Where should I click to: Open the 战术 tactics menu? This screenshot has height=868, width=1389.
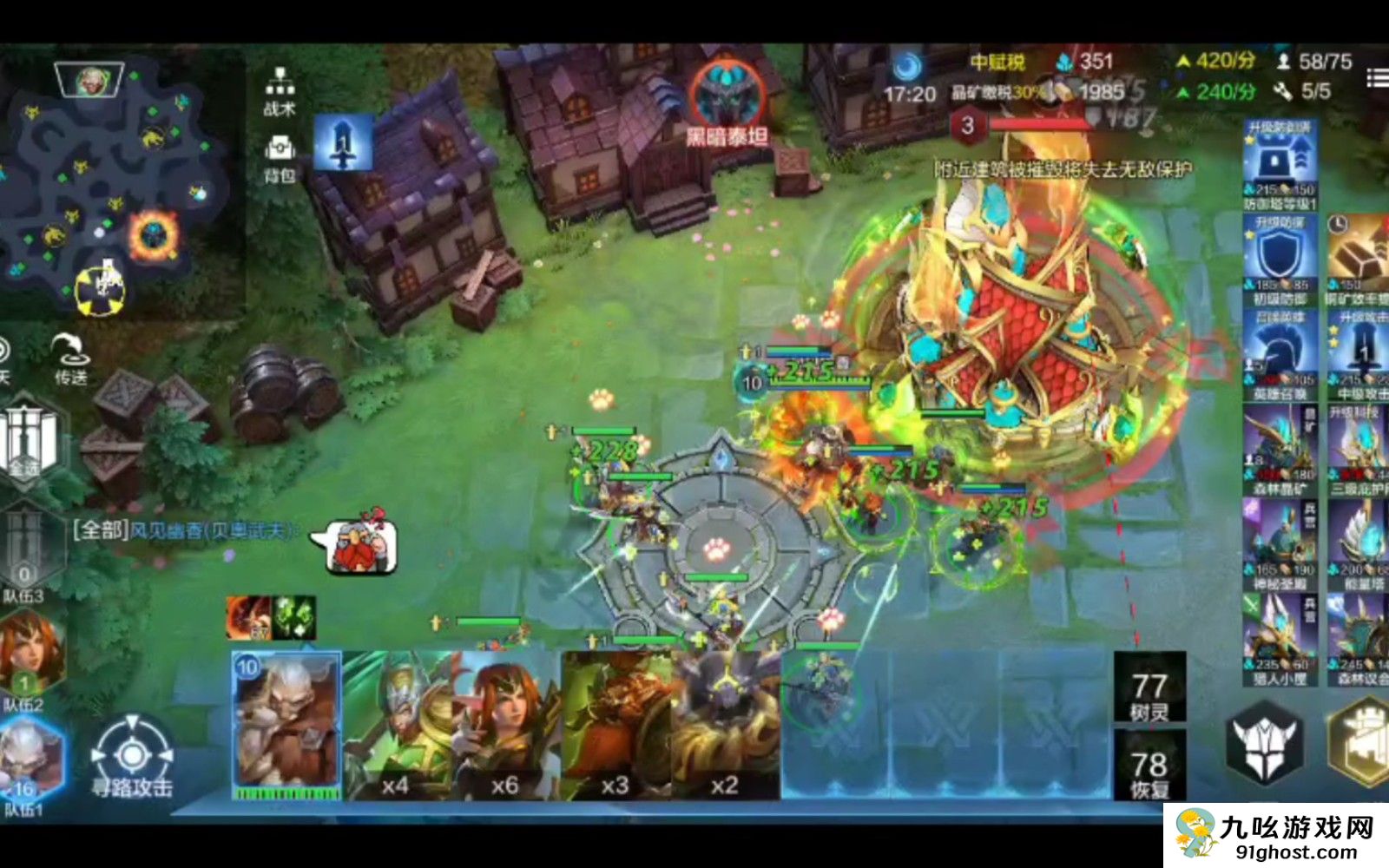(279, 90)
